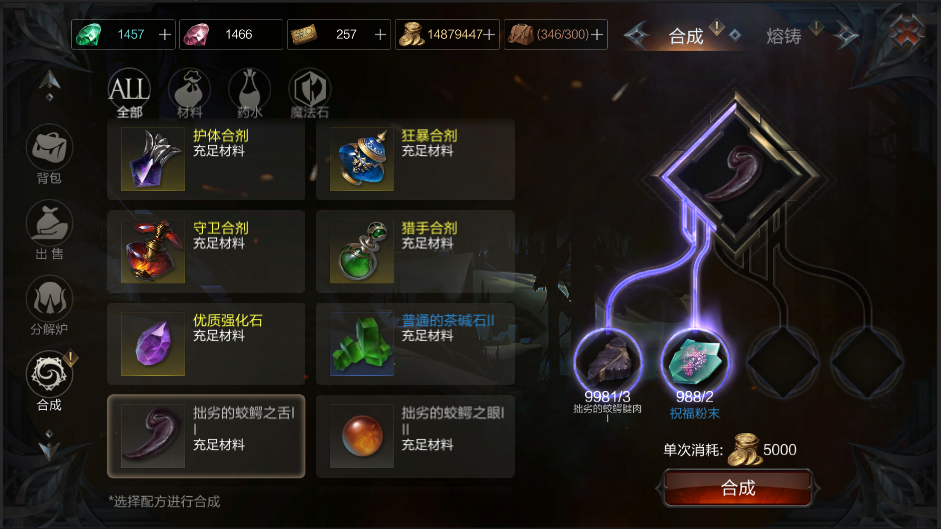Filter recipes by 魔法石
This screenshot has height=529, width=941.
pos(309,91)
